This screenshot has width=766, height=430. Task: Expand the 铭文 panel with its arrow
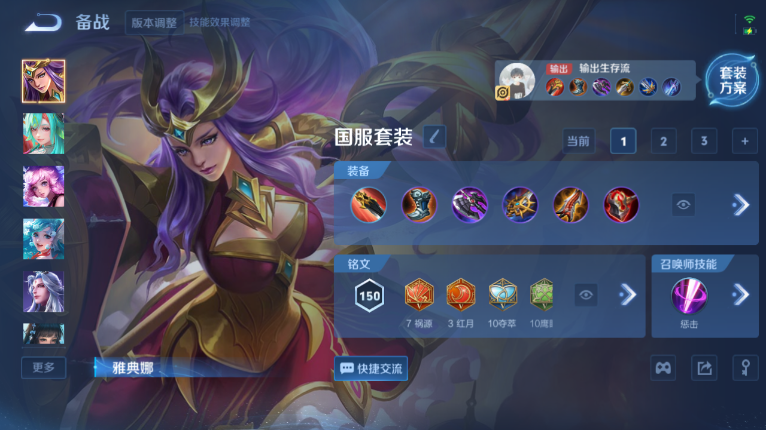[x=627, y=294]
